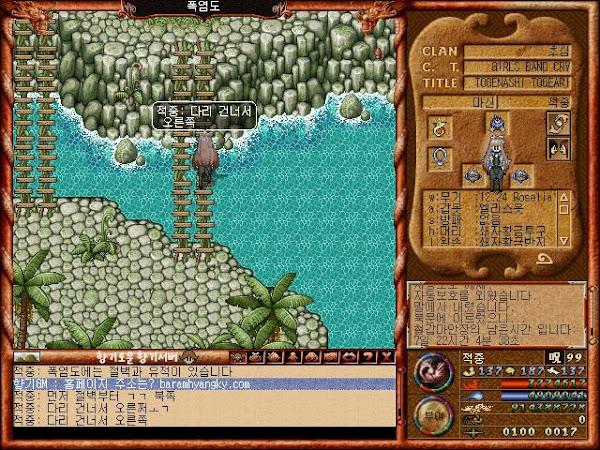This screenshot has height=450, width=600.
Task: Select the shield slot right of the character's feet
Action: pos(519,177)
